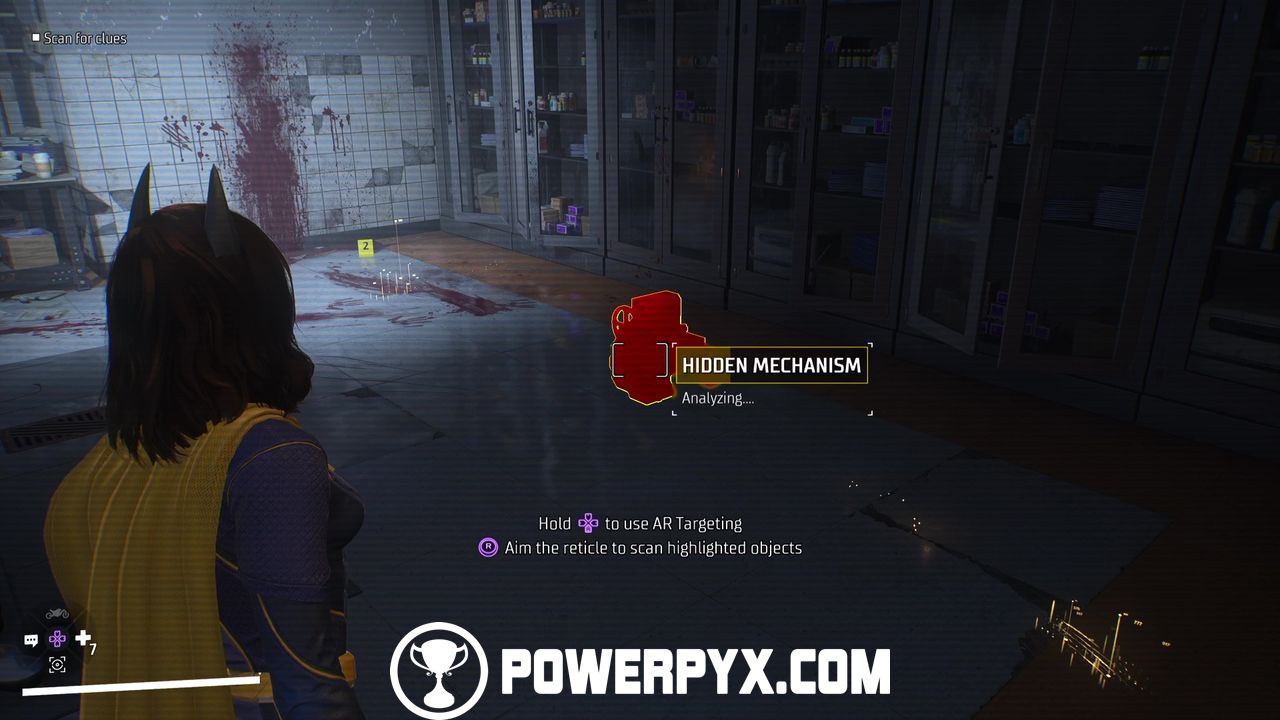Viewport: 1280px width, 720px height.
Task: Open the speech bubble chat icon
Action: [31, 640]
